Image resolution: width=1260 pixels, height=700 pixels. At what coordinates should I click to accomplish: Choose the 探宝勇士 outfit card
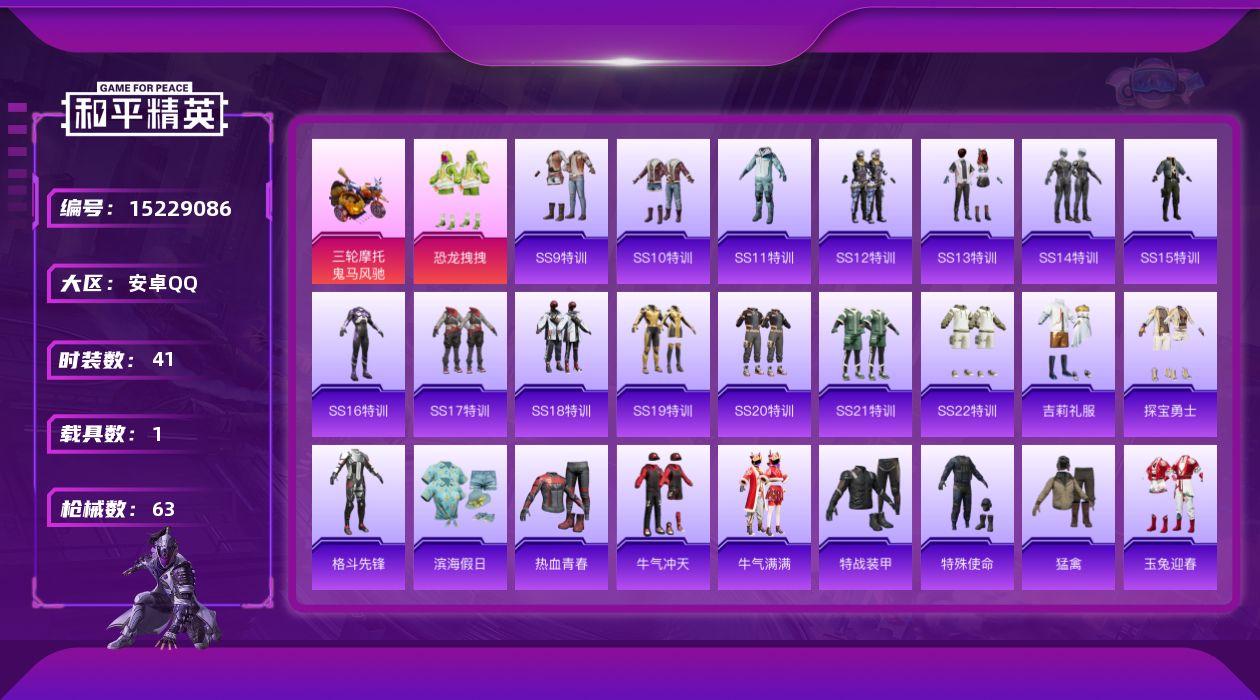point(1170,364)
